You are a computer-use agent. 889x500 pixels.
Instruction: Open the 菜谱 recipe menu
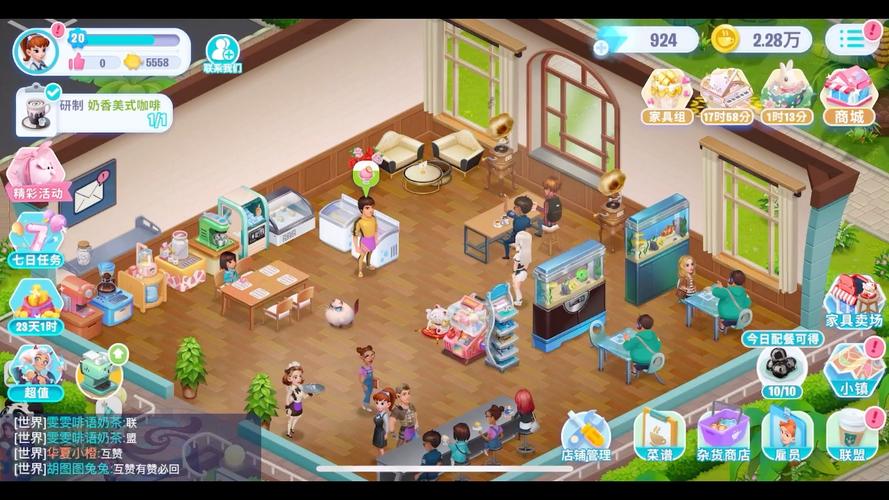(x=659, y=437)
